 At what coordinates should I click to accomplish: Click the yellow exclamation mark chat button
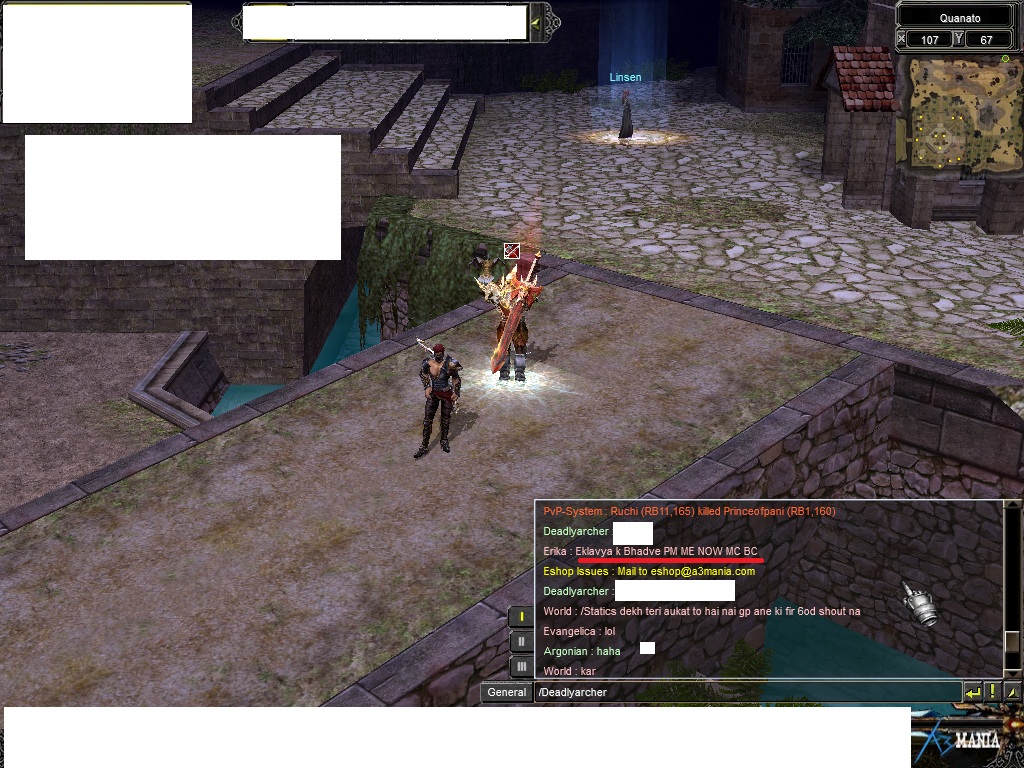point(992,692)
